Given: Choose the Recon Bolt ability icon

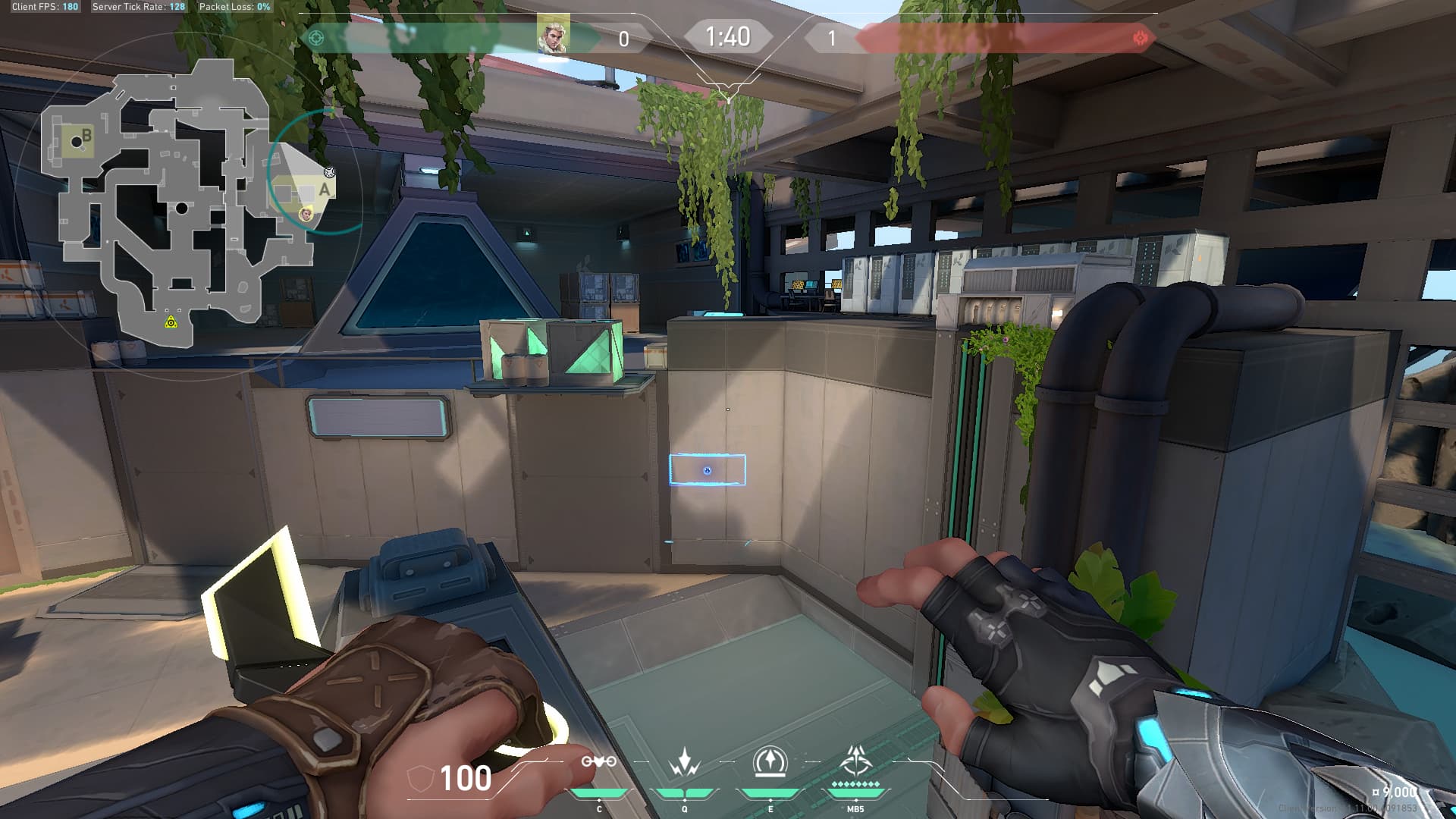Looking at the screenshot, I should pos(770,761).
